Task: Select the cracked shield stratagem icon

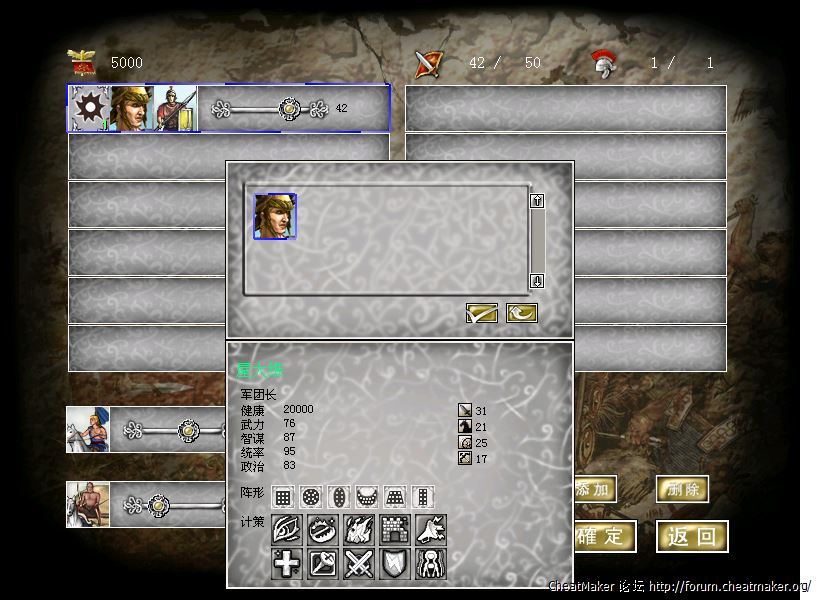Action: (x=395, y=564)
